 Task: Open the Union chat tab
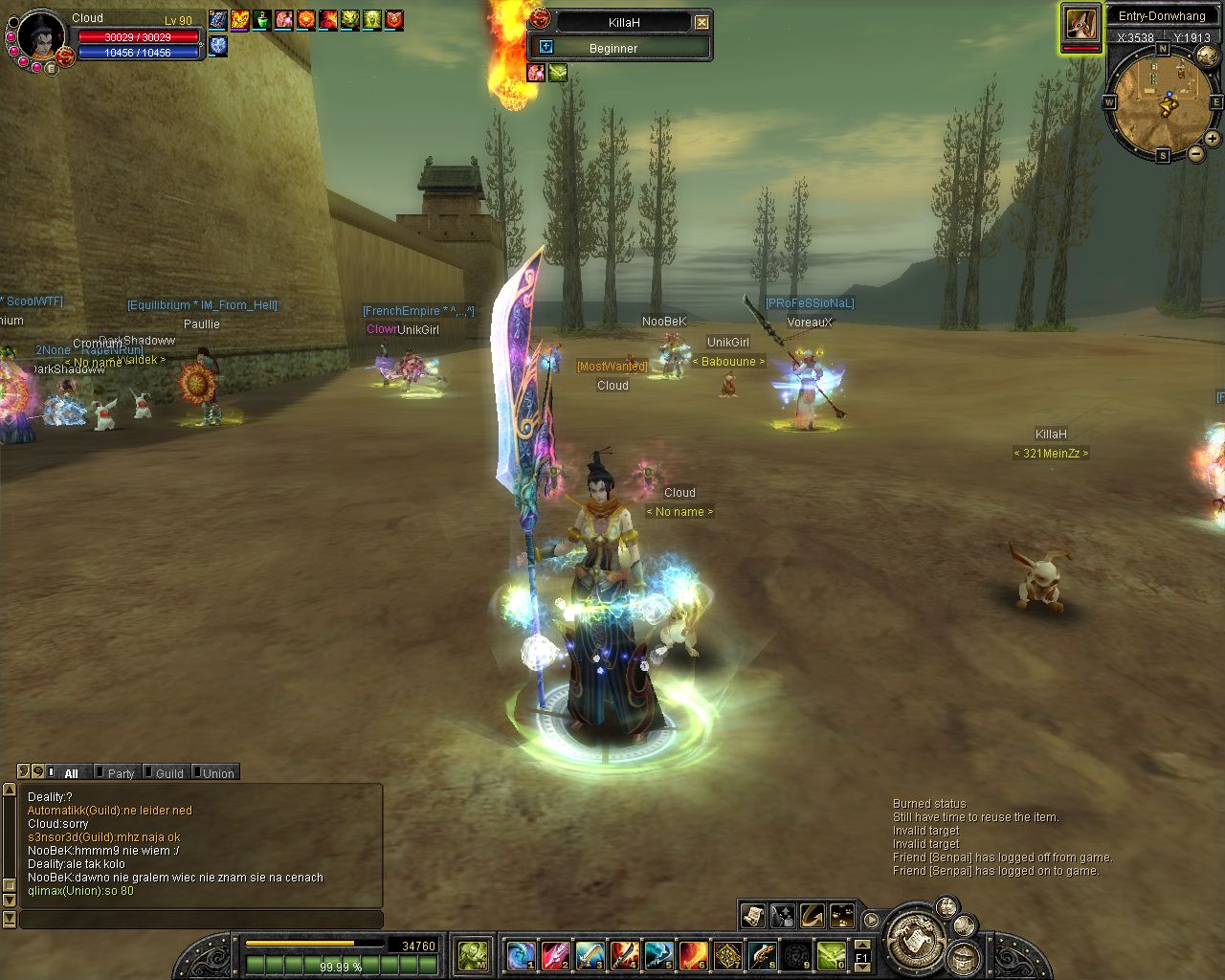click(x=217, y=773)
